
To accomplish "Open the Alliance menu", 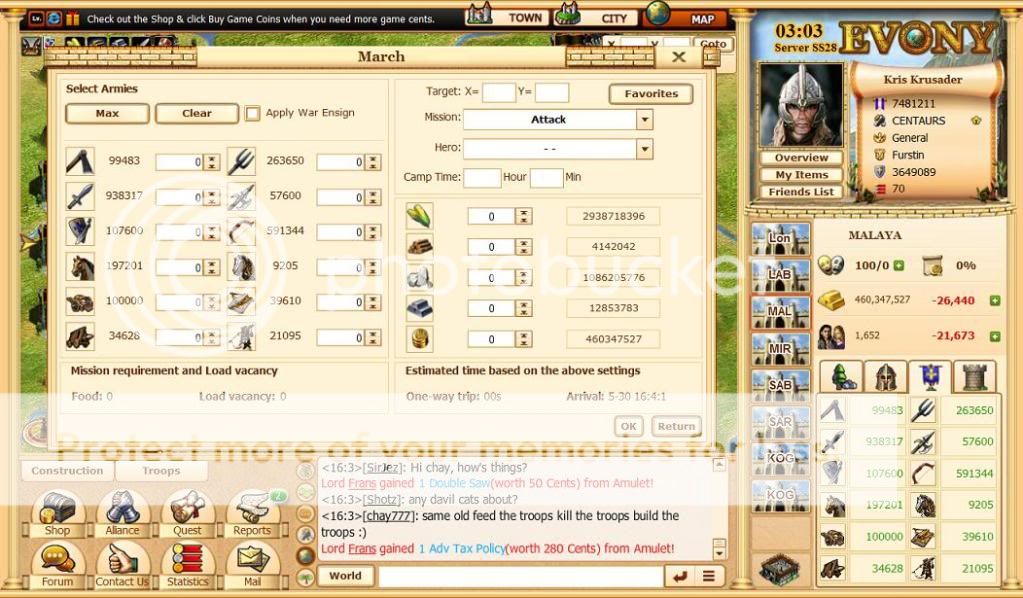I will coord(122,514).
